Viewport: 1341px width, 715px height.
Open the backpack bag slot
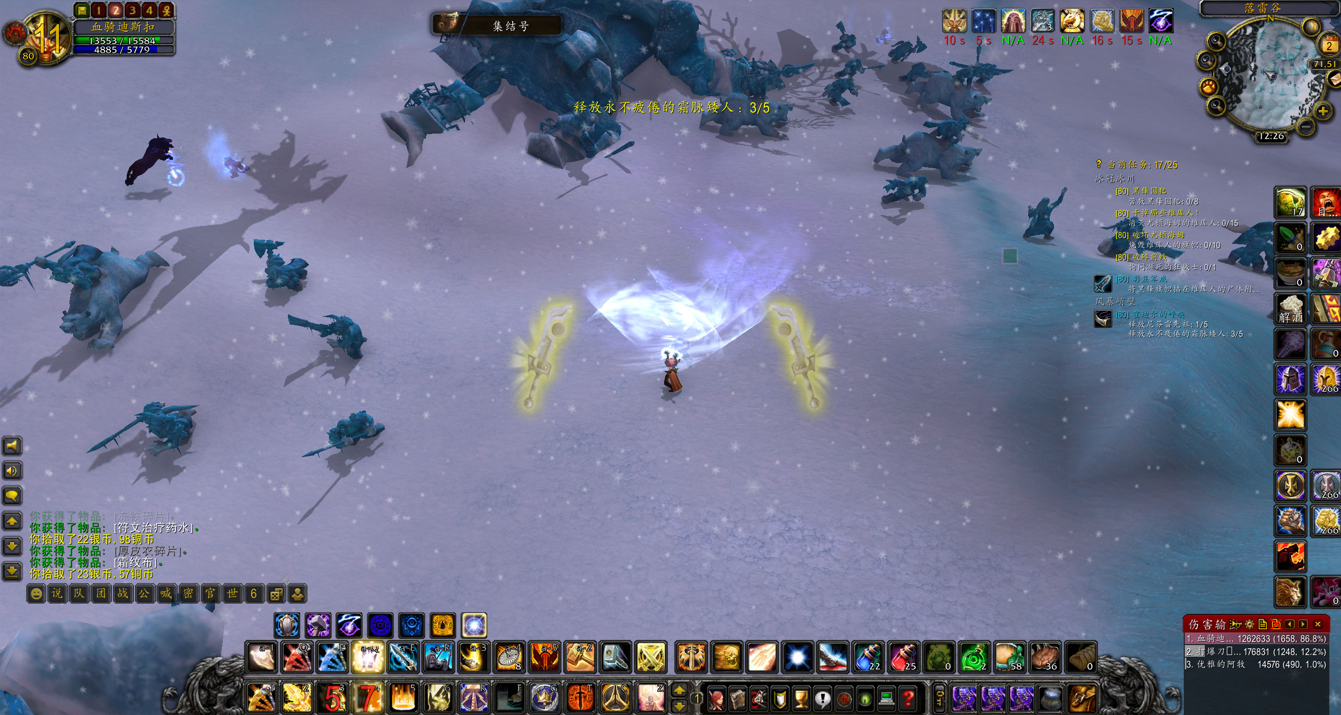(x=1082, y=698)
